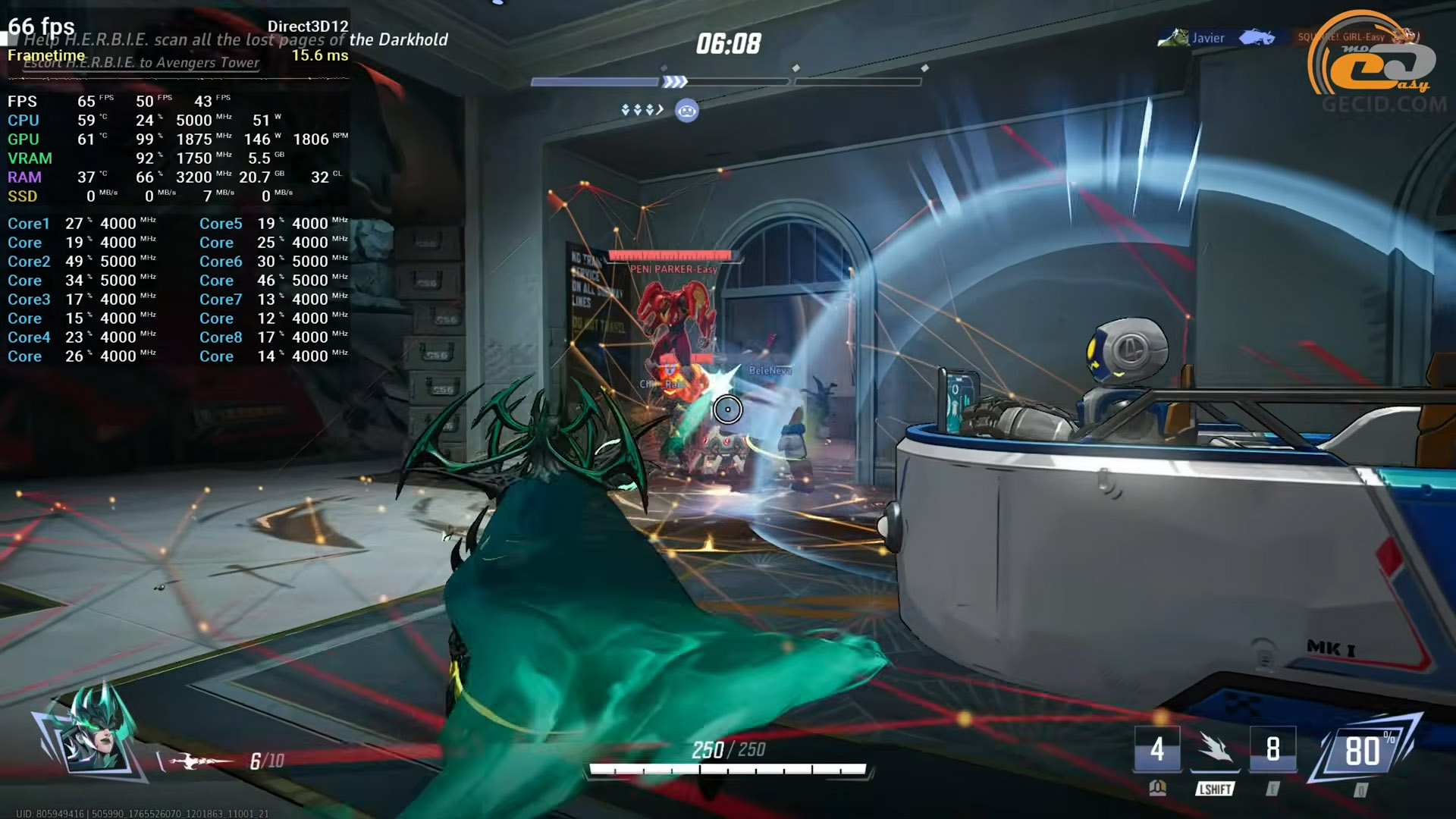
Task: Select the ability slot showing cooldown 4
Action: [x=1156, y=749]
